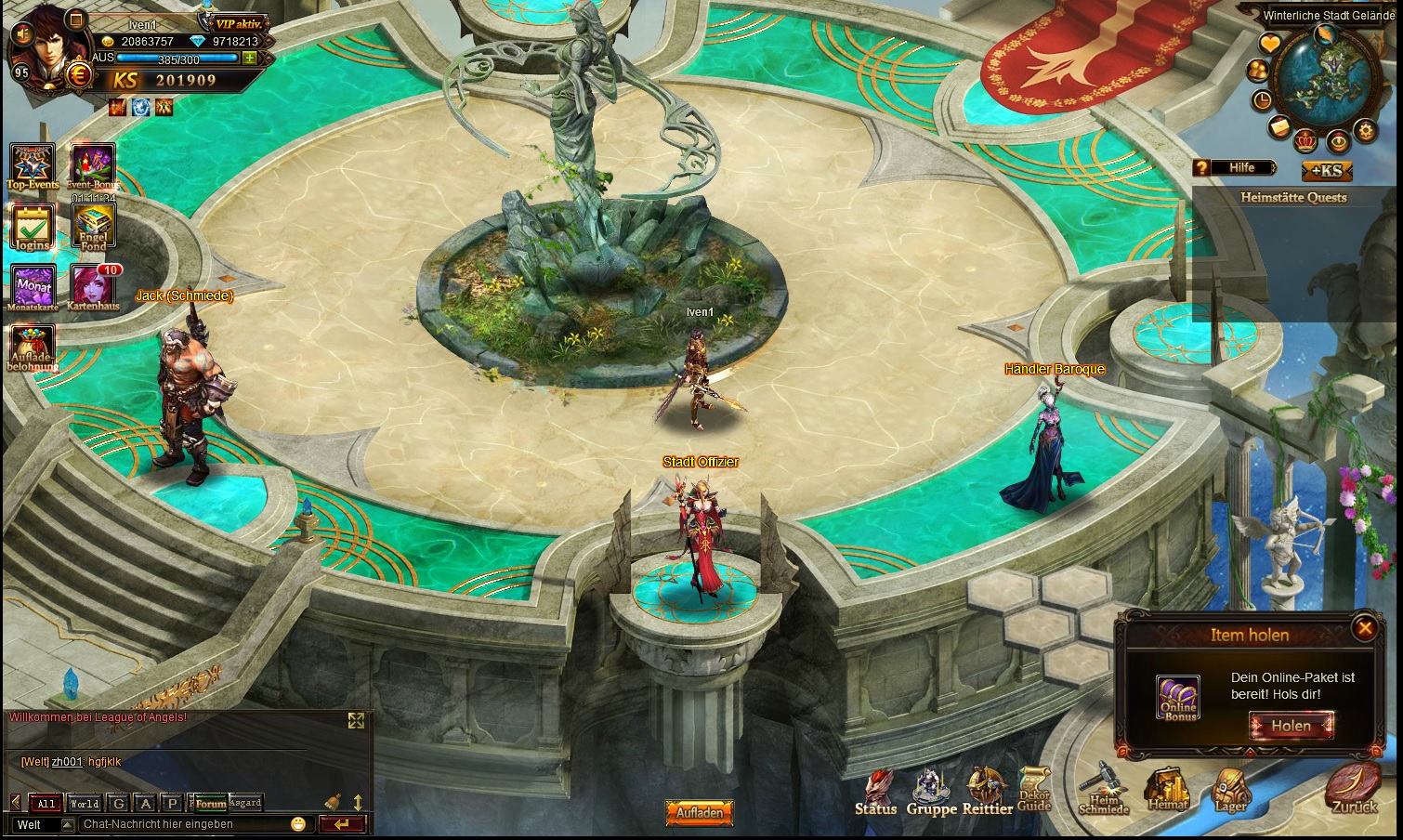Open the Heim Schmiede forge
1403x840 pixels.
click(1104, 790)
